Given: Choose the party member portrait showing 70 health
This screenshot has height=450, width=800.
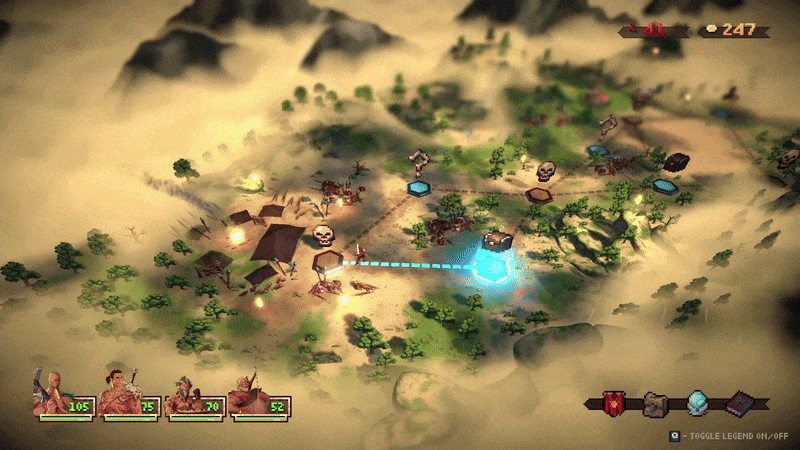Looking at the screenshot, I should tap(183, 396).
